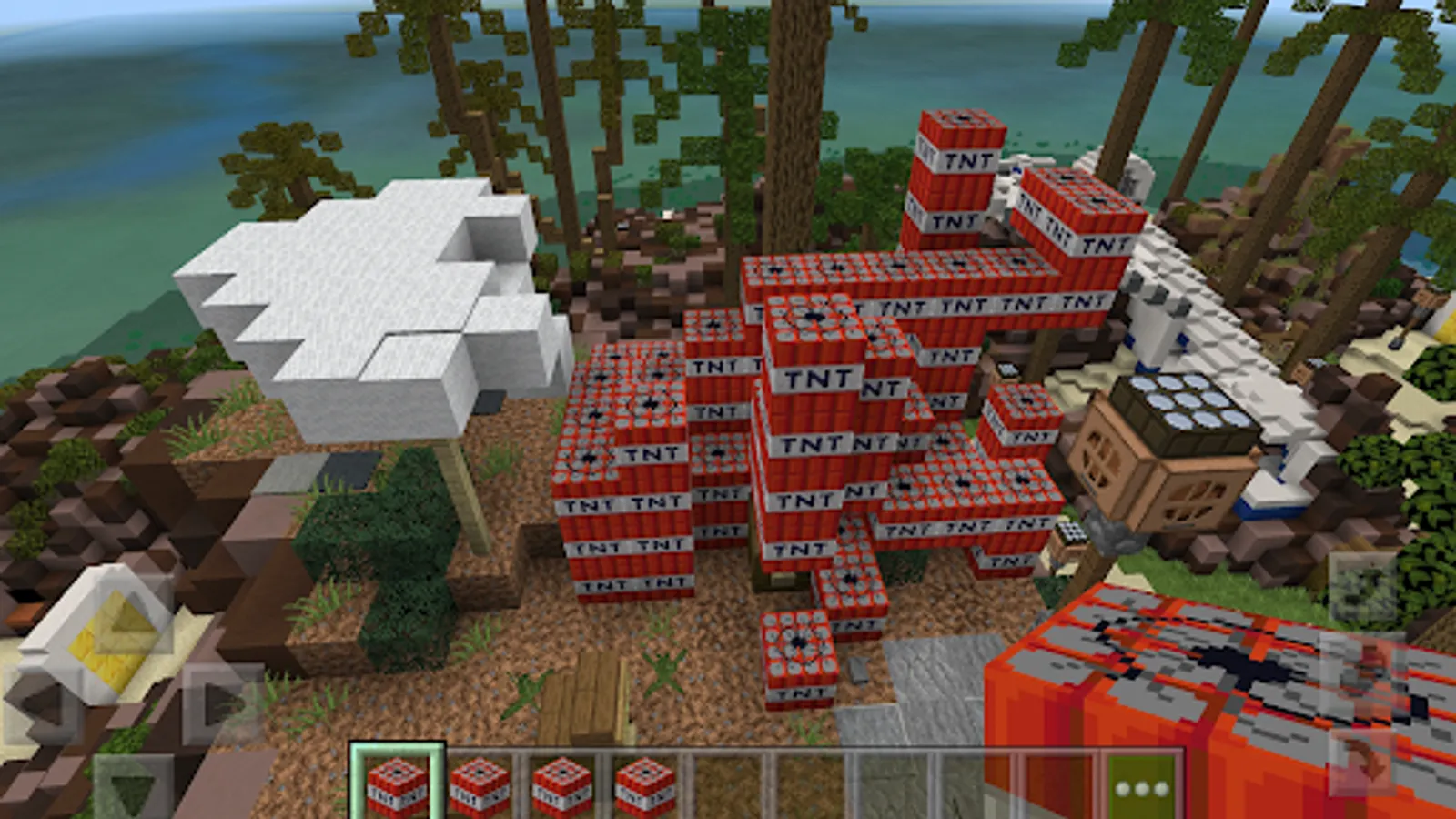Tap the white quartz cloud structure
1456x819 pixels.
click(364, 291)
